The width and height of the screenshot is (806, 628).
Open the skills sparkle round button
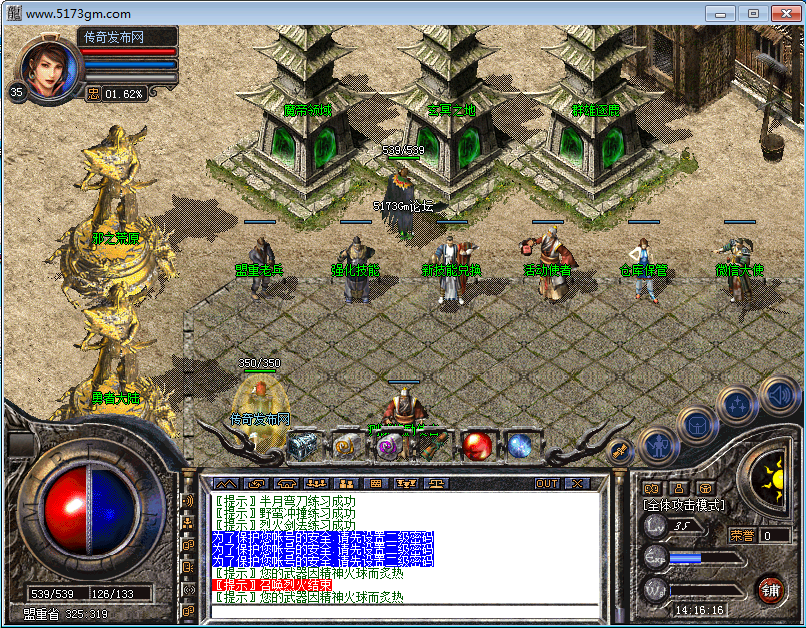click(736, 404)
